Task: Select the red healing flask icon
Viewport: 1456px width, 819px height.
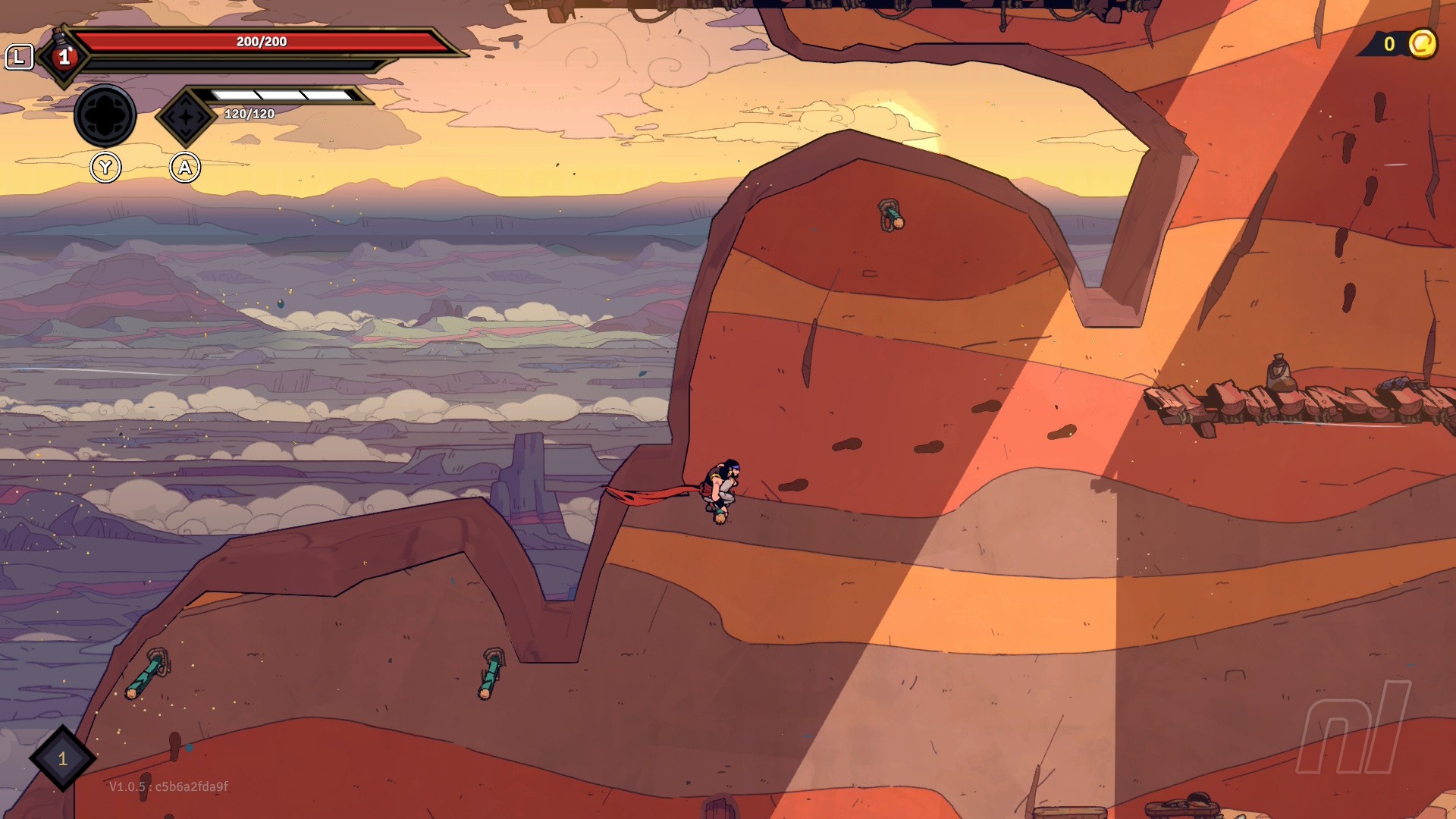Action: (64, 56)
